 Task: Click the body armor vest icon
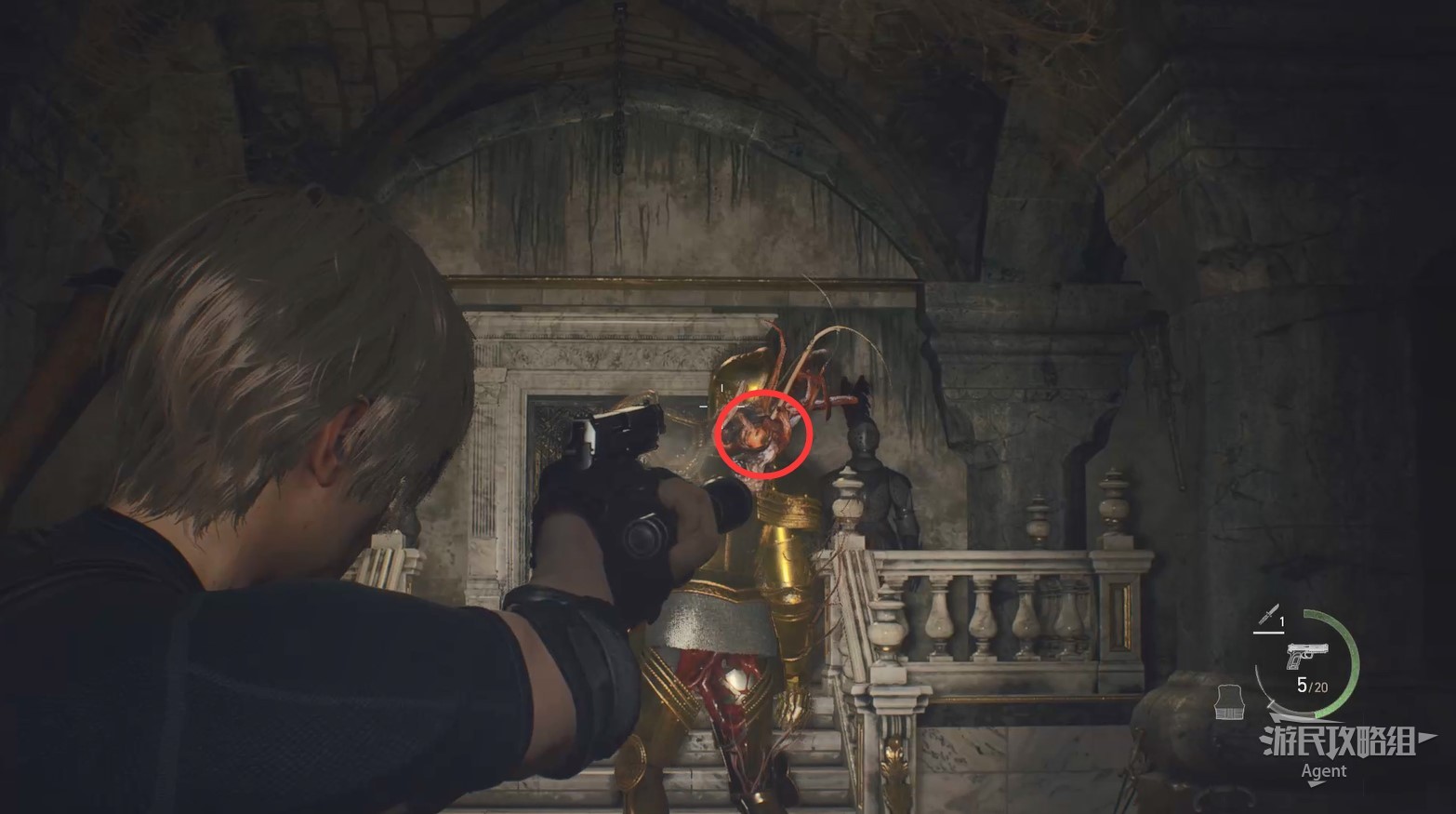(1230, 701)
